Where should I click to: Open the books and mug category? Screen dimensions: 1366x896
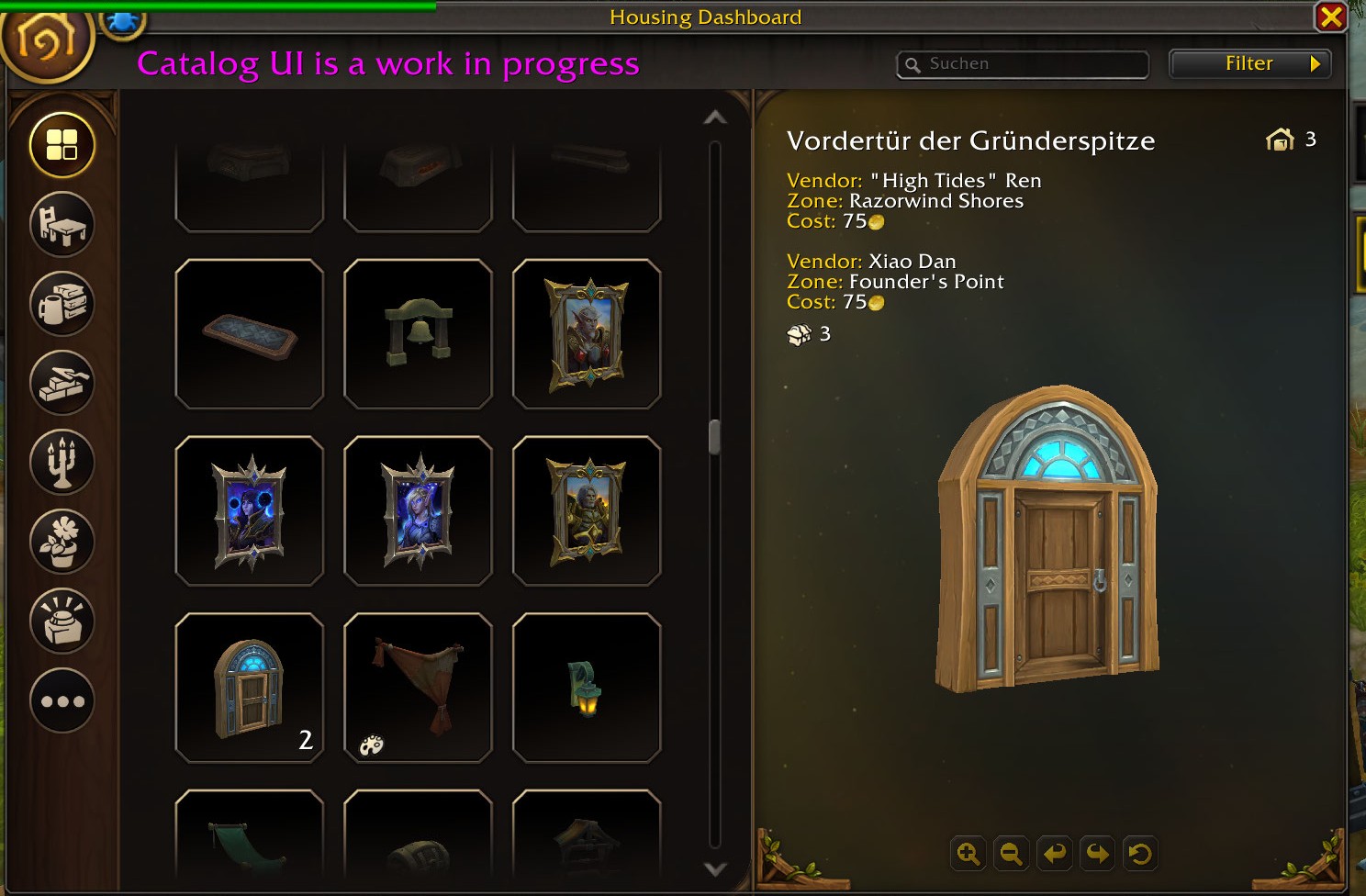click(x=62, y=304)
